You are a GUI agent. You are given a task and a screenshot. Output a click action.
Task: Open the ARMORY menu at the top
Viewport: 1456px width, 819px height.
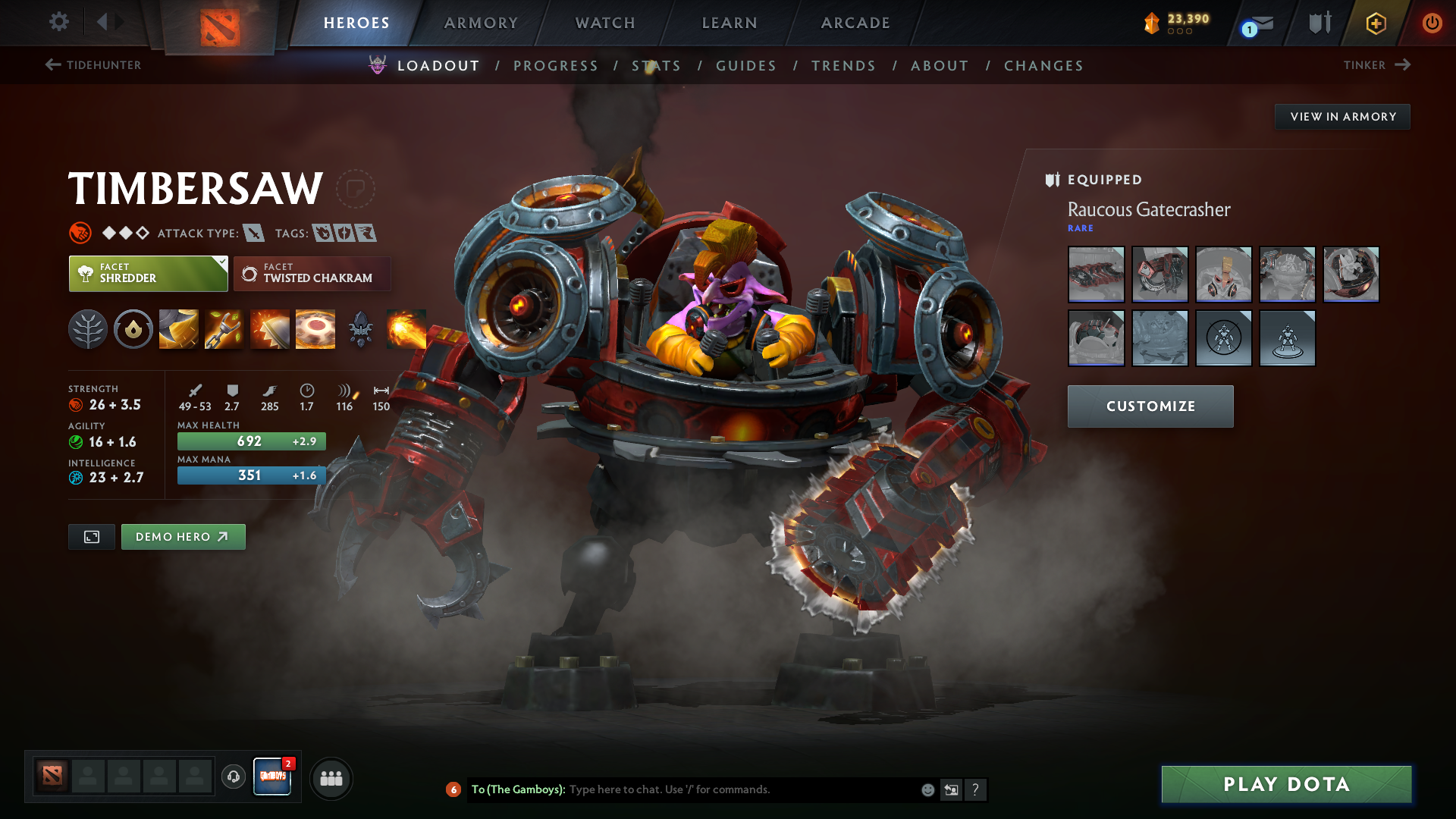pos(481,23)
